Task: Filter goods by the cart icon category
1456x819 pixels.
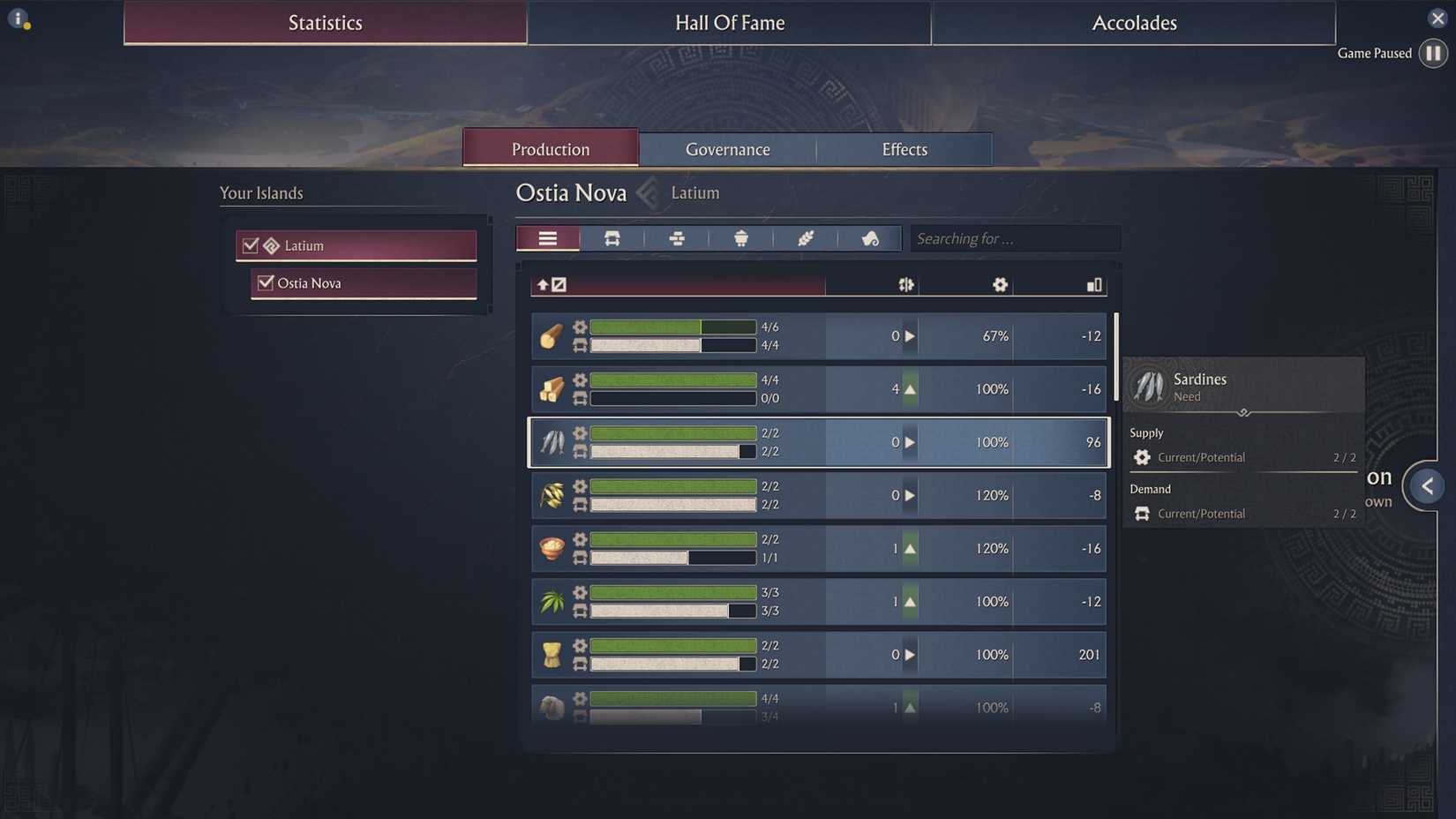Action: pyautogui.click(x=612, y=238)
